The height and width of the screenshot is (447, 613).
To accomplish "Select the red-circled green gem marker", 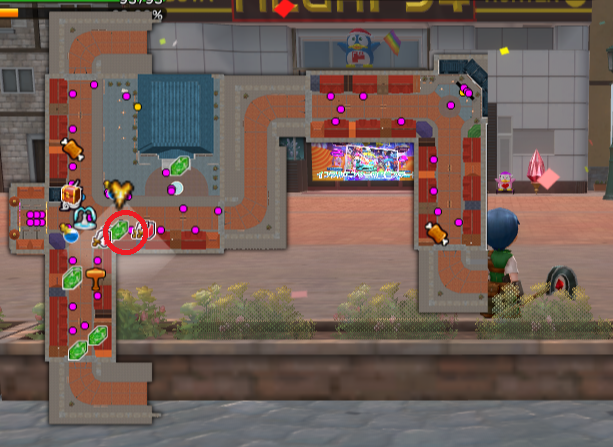I will click(x=120, y=230).
